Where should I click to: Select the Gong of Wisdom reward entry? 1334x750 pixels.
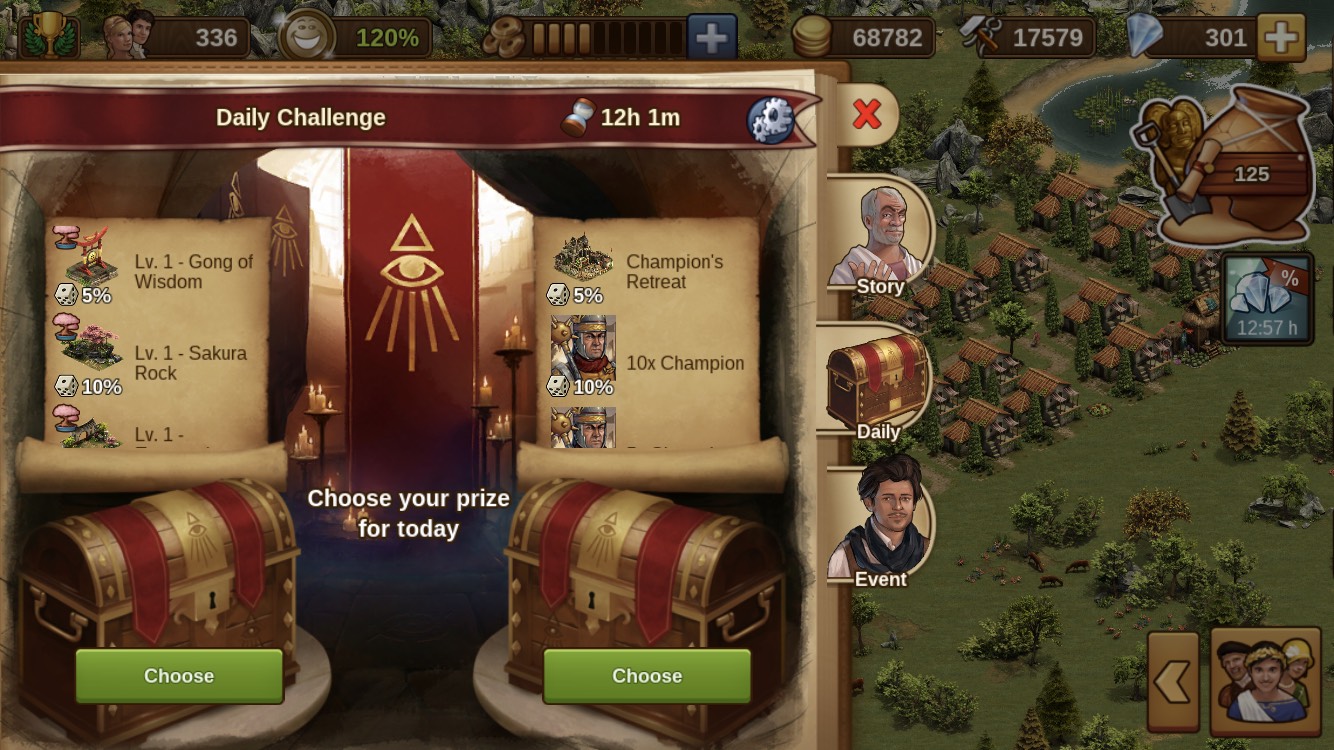tap(158, 270)
